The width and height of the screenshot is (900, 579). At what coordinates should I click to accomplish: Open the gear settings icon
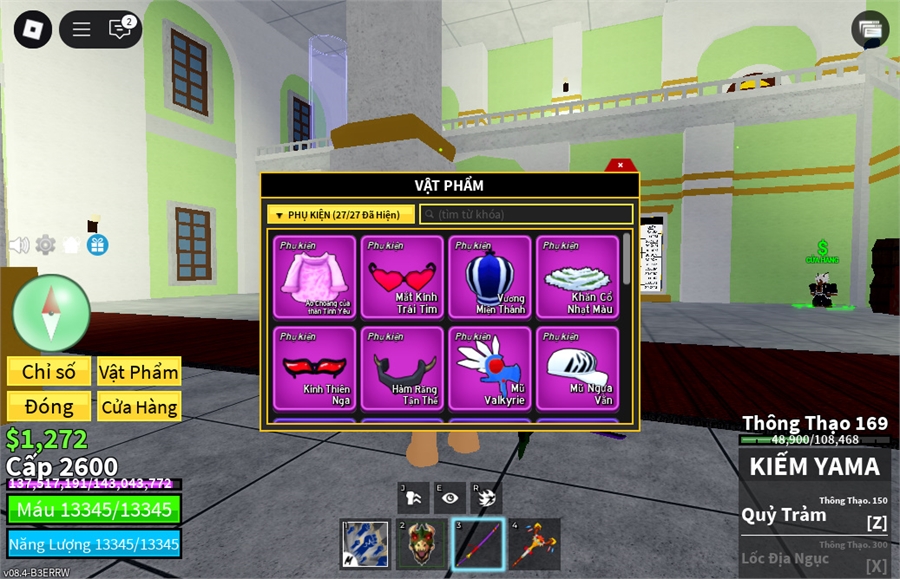coord(45,245)
